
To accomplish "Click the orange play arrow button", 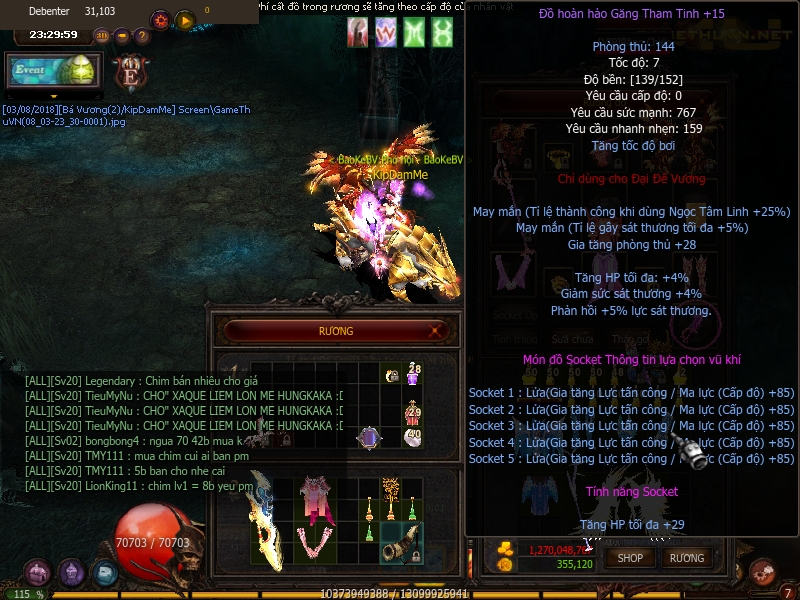I will [184, 20].
